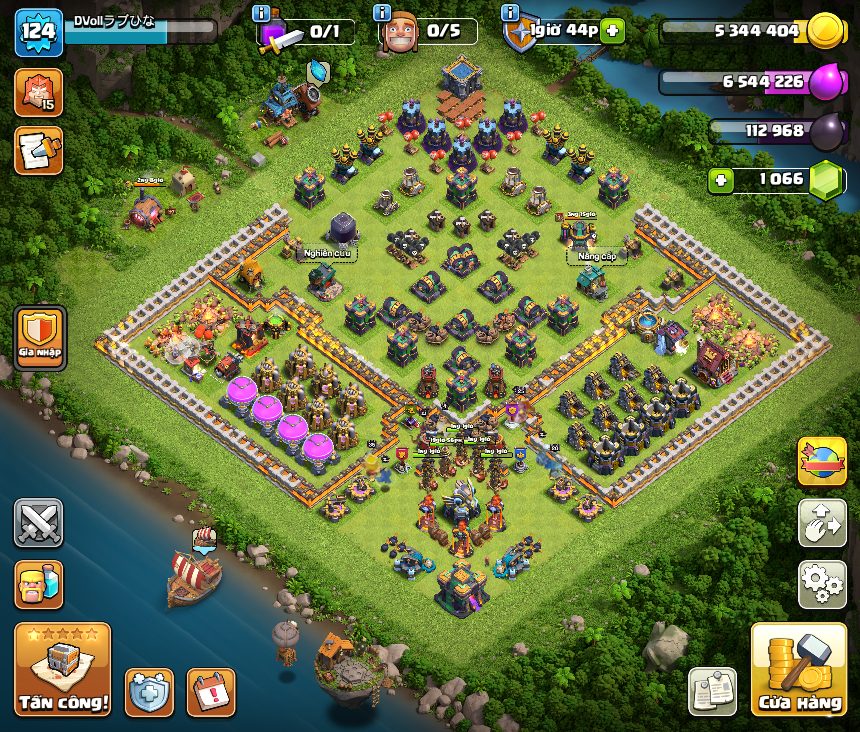Open the barbarian army overview button

coord(39,585)
